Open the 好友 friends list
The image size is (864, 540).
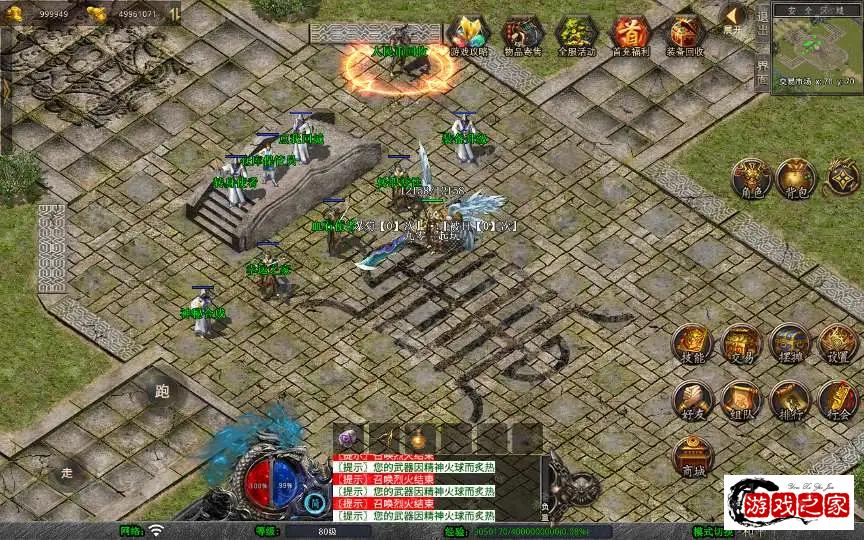(692, 400)
